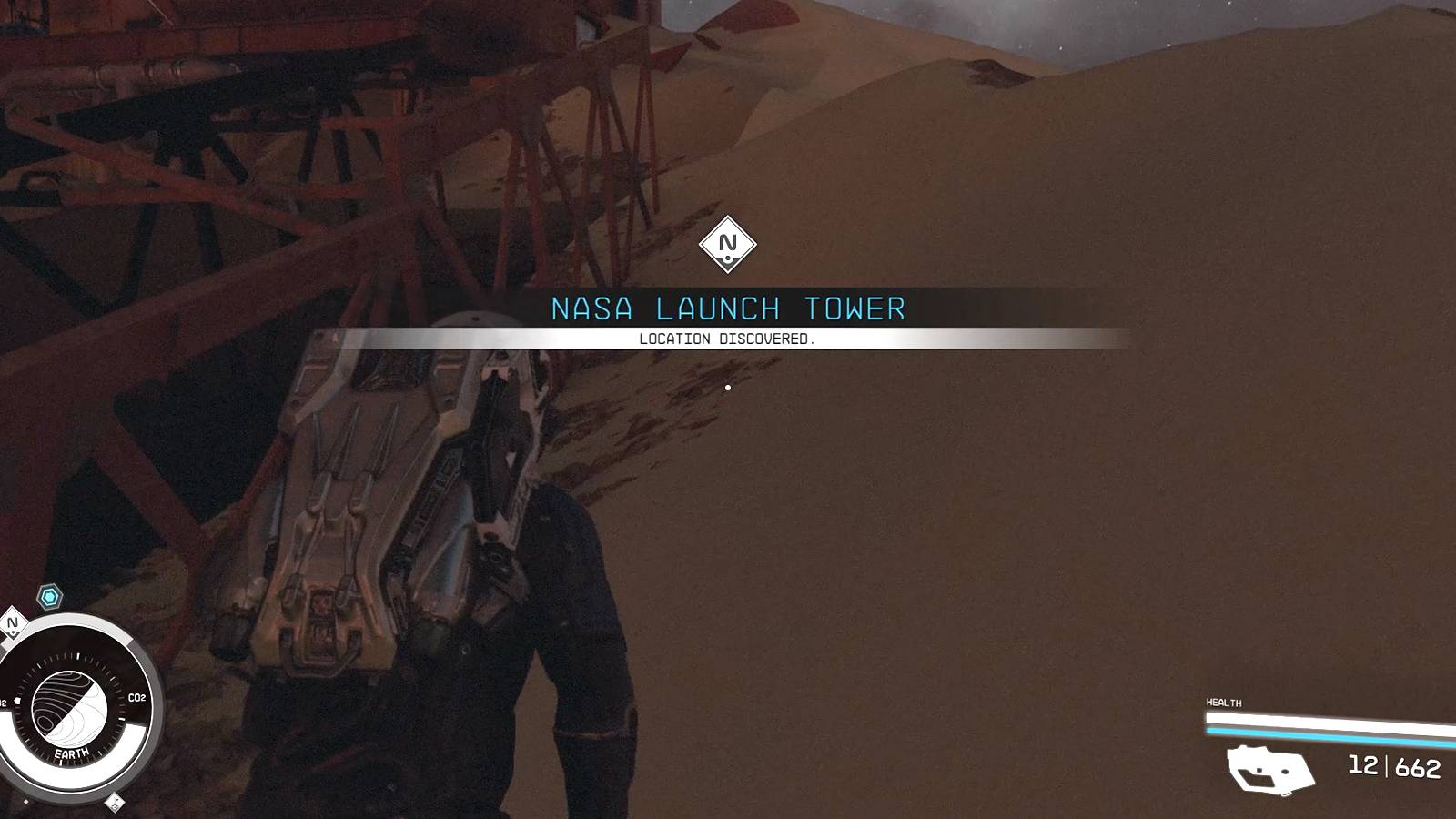Select the North compass marker above the tower name
Screen dimensions: 1456x819
tap(728, 242)
